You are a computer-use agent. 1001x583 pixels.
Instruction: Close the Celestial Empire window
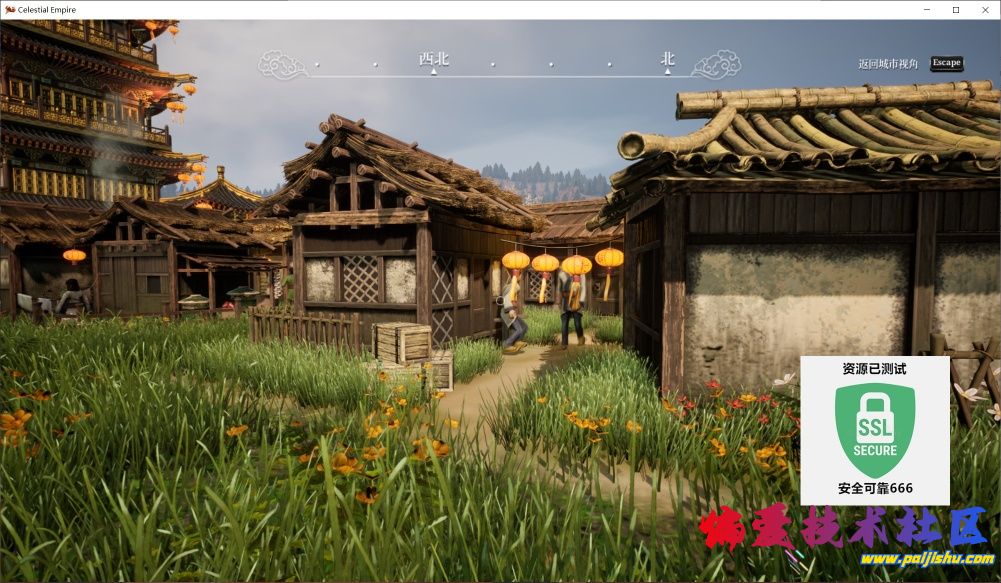pyautogui.click(x=984, y=9)
